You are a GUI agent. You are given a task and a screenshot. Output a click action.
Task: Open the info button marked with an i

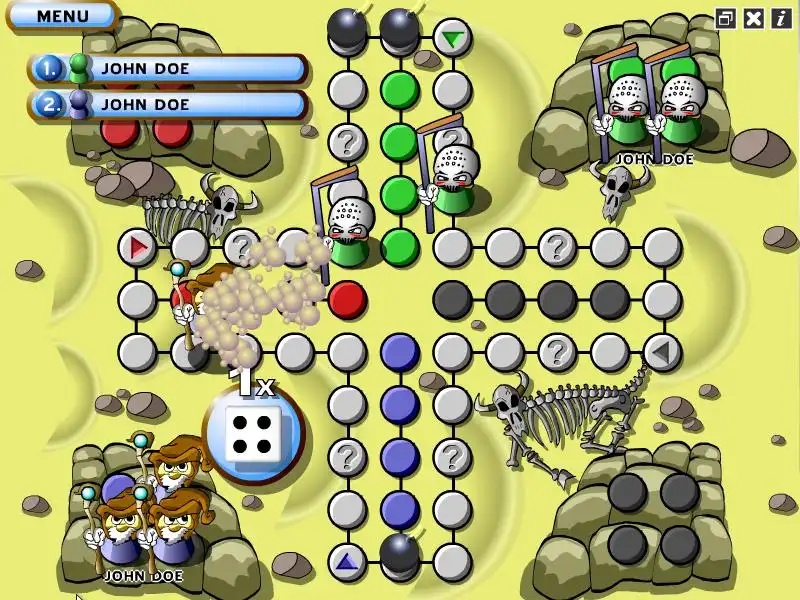pyautogui.click(x=780, y=18)
